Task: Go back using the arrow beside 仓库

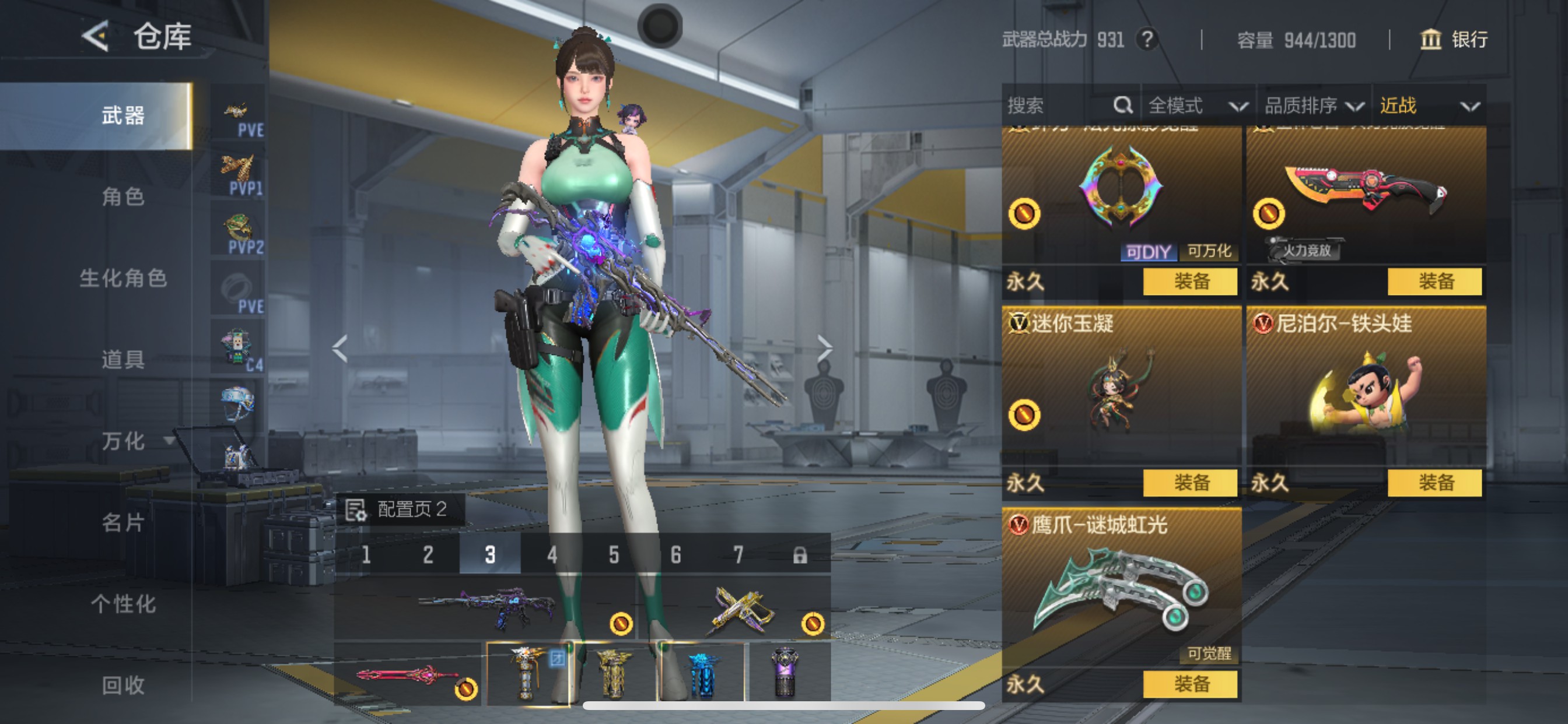Action: [96, 36]
